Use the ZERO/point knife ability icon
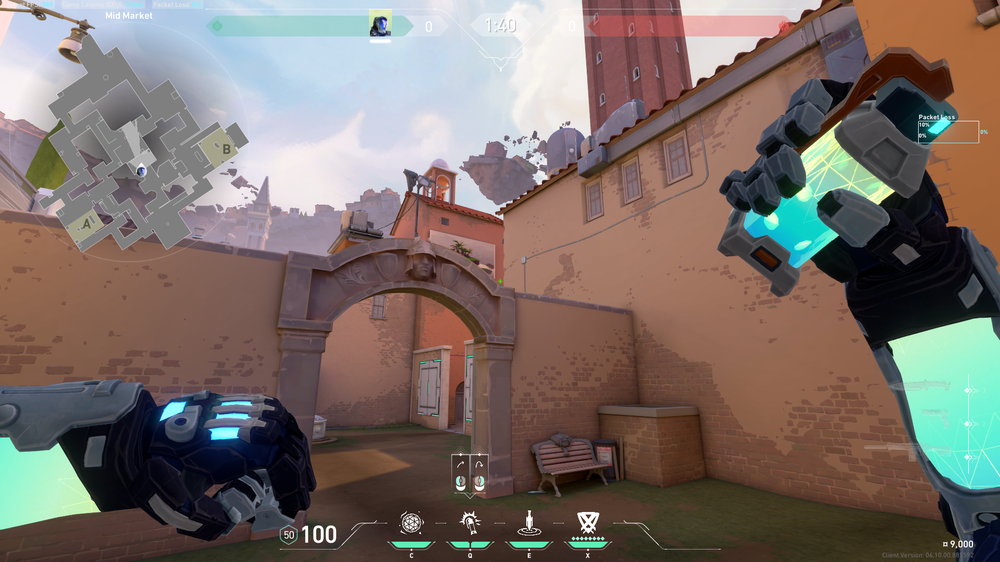1000x562 pixels. 528,522
